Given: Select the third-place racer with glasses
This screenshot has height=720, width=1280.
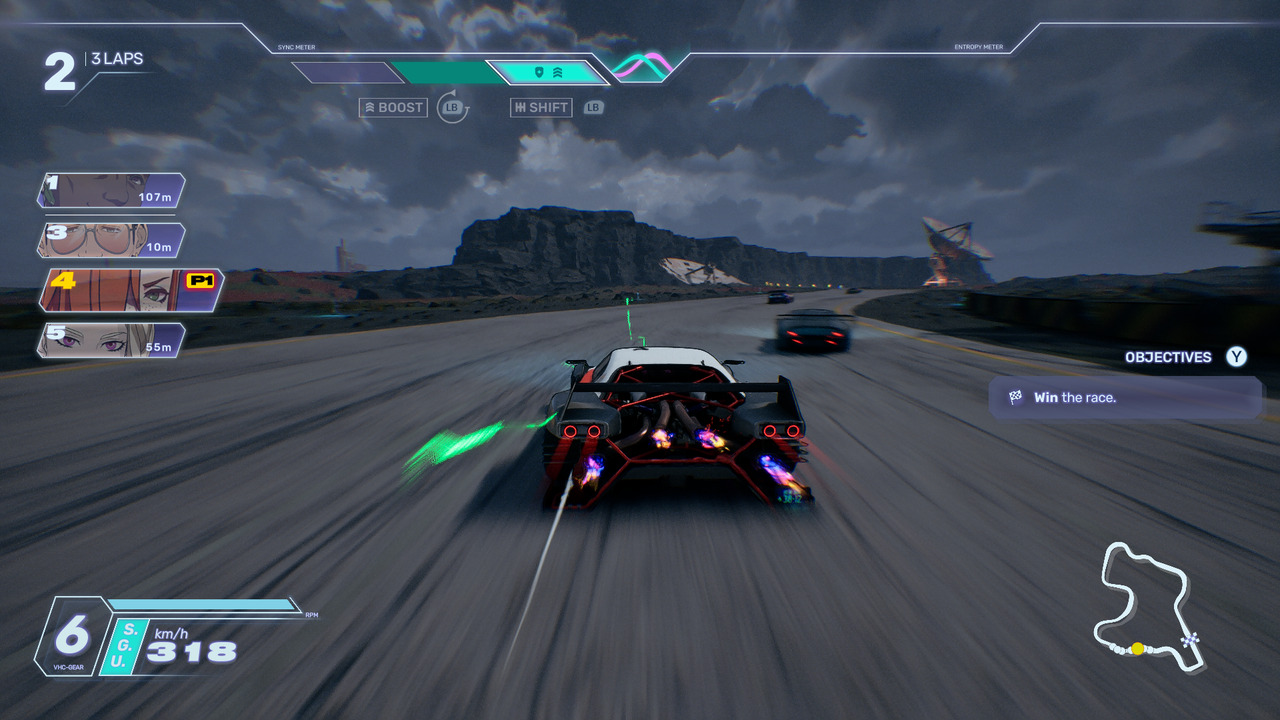Looking at the screenshot, I should click(x=110, y=240).
